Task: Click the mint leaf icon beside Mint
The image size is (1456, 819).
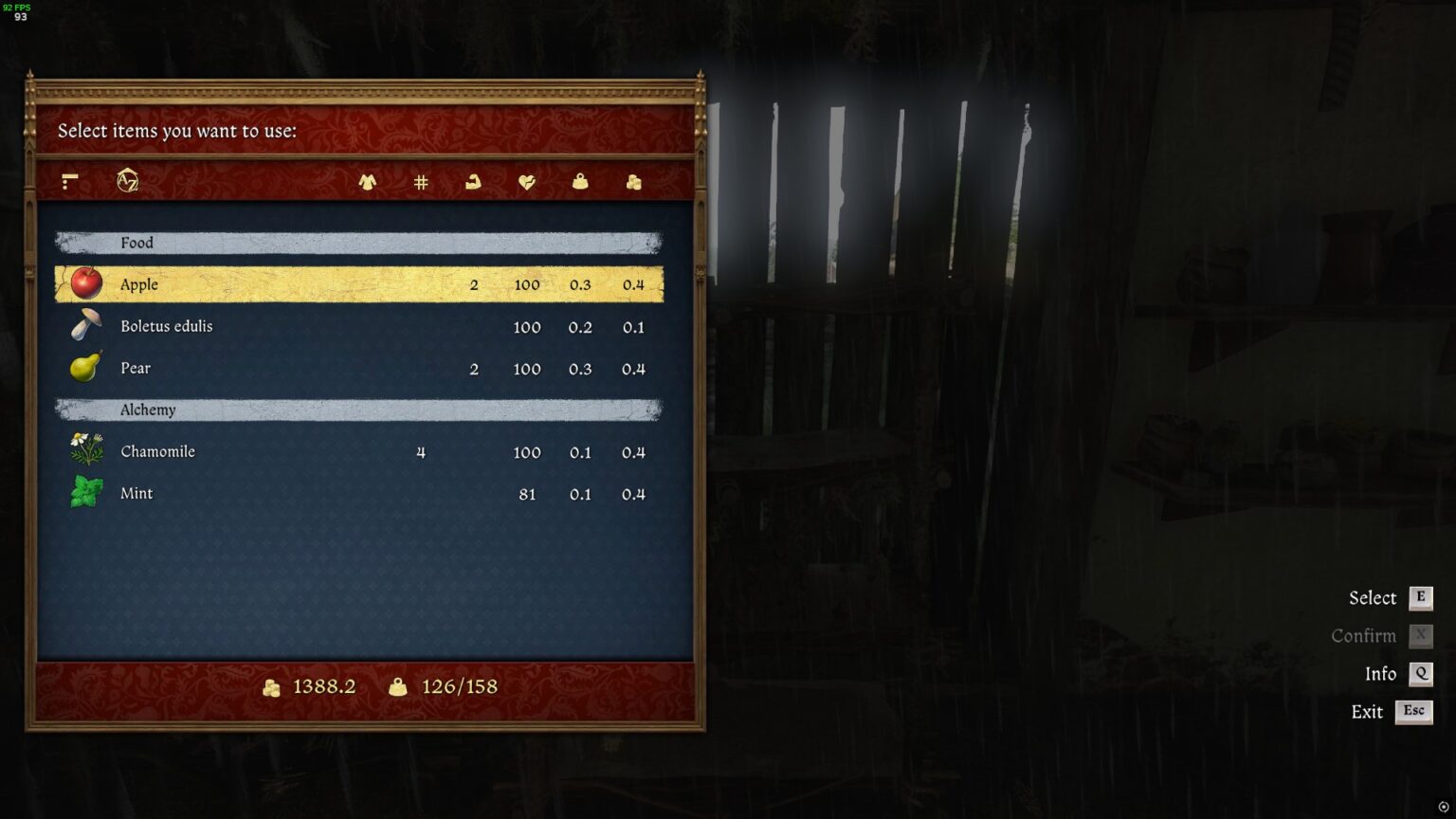Action: coord(84,492)
